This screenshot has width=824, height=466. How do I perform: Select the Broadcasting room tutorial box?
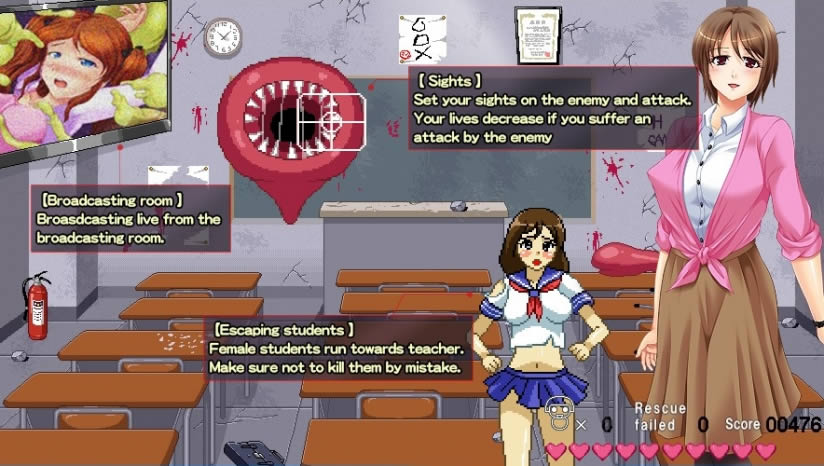[131, 219]
